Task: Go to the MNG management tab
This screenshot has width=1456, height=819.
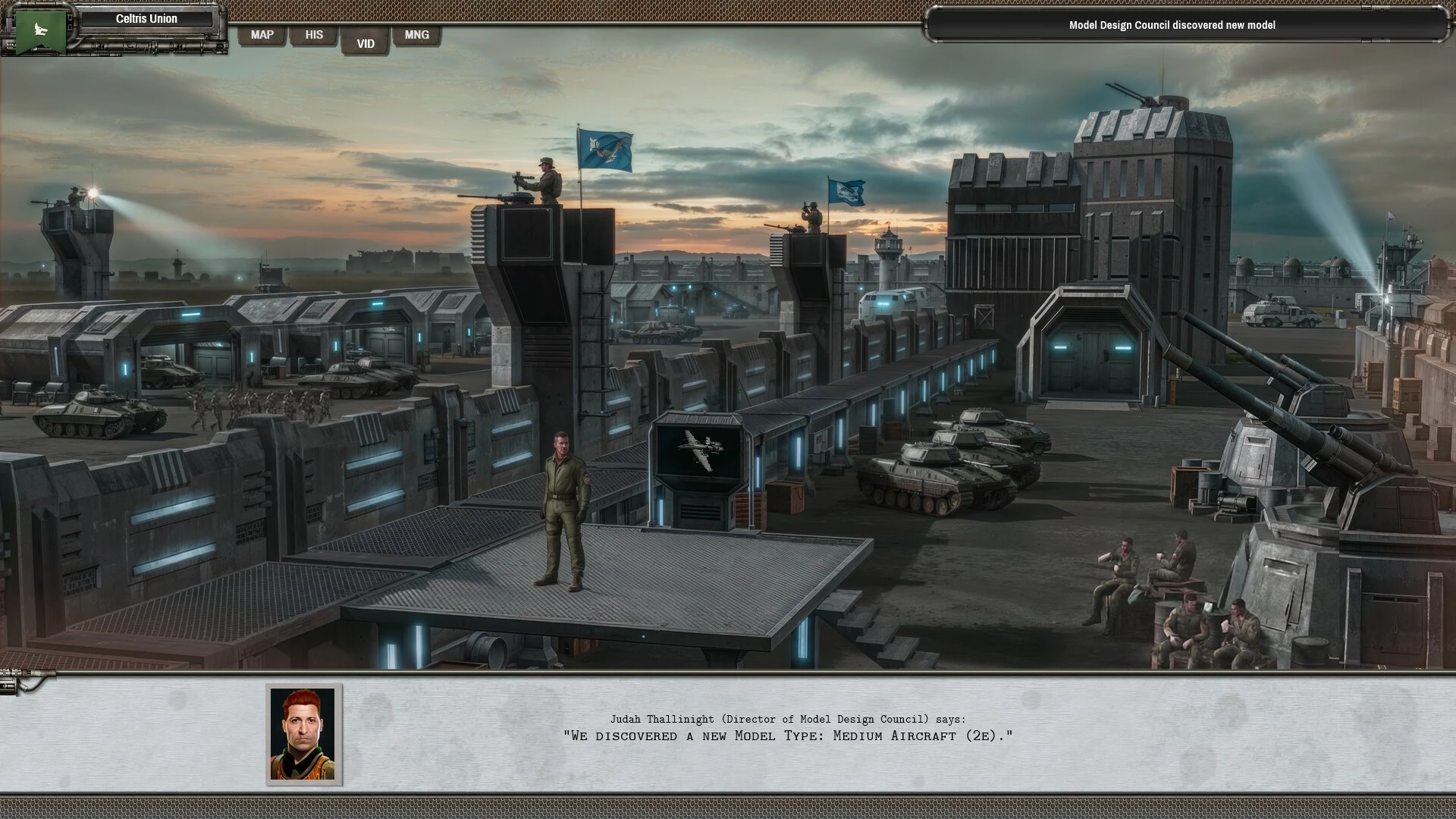Action: click(x=416, y=35)
